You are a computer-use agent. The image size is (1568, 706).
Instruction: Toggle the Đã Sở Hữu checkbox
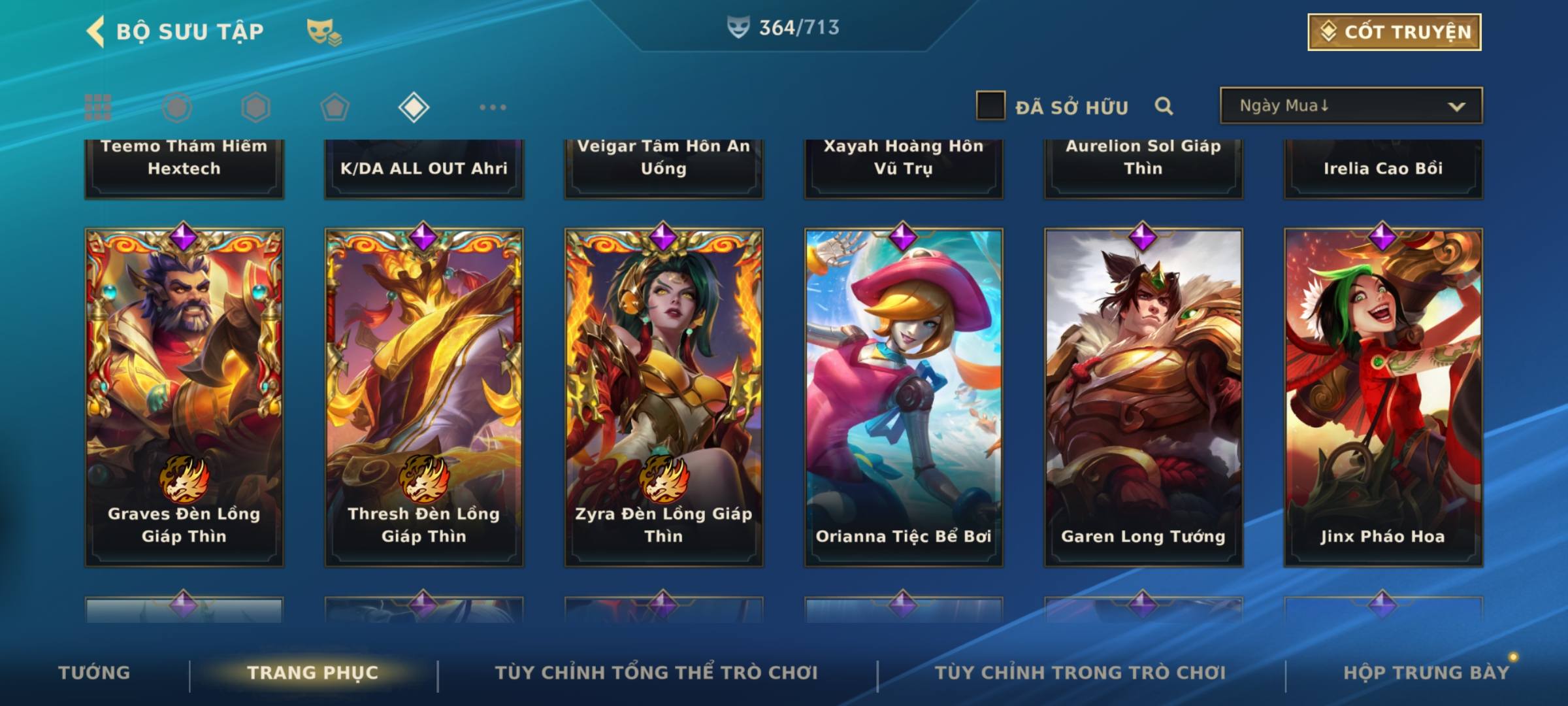990,106
